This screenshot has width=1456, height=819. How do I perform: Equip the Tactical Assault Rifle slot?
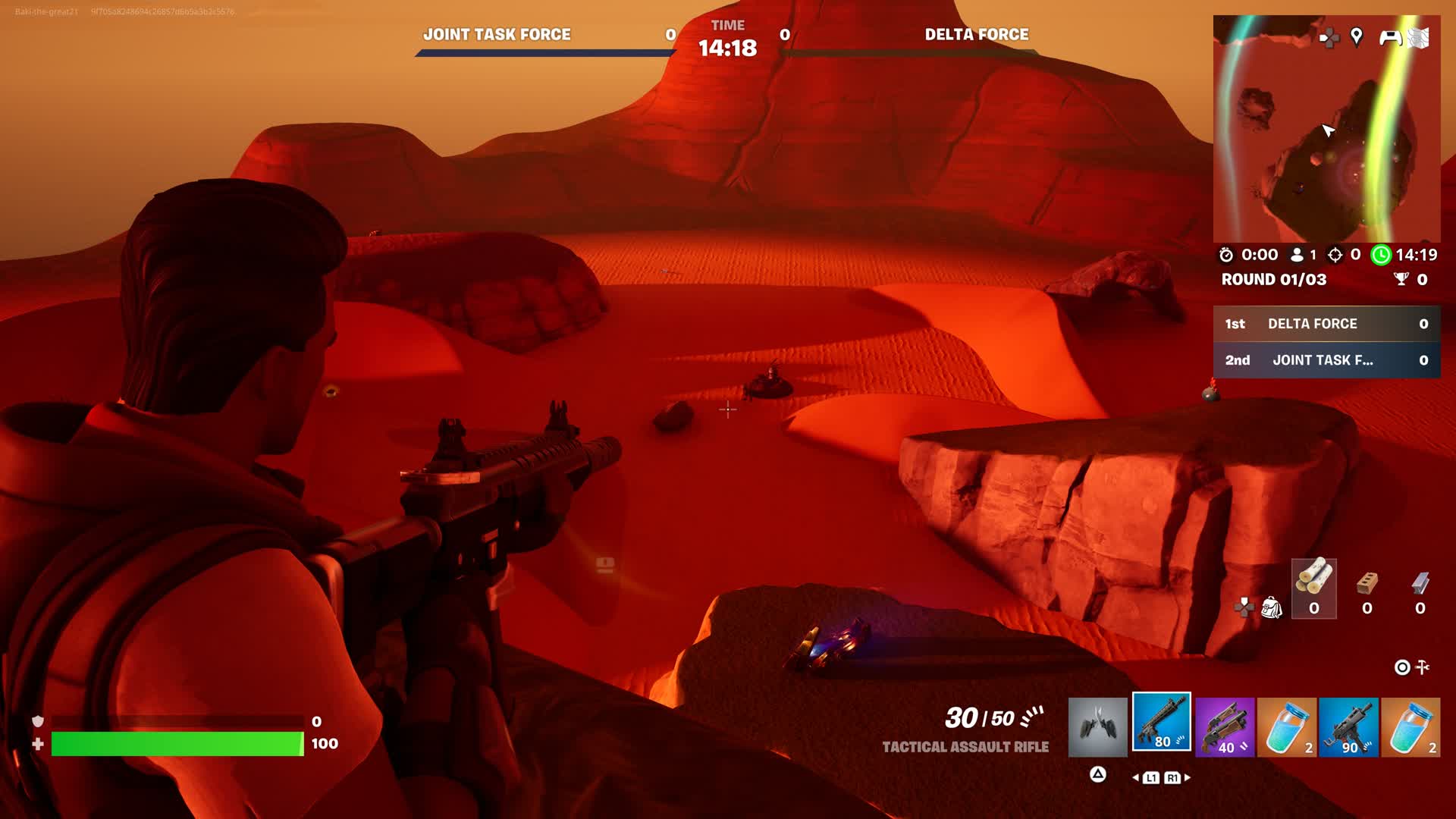(x=1161, y=722)
